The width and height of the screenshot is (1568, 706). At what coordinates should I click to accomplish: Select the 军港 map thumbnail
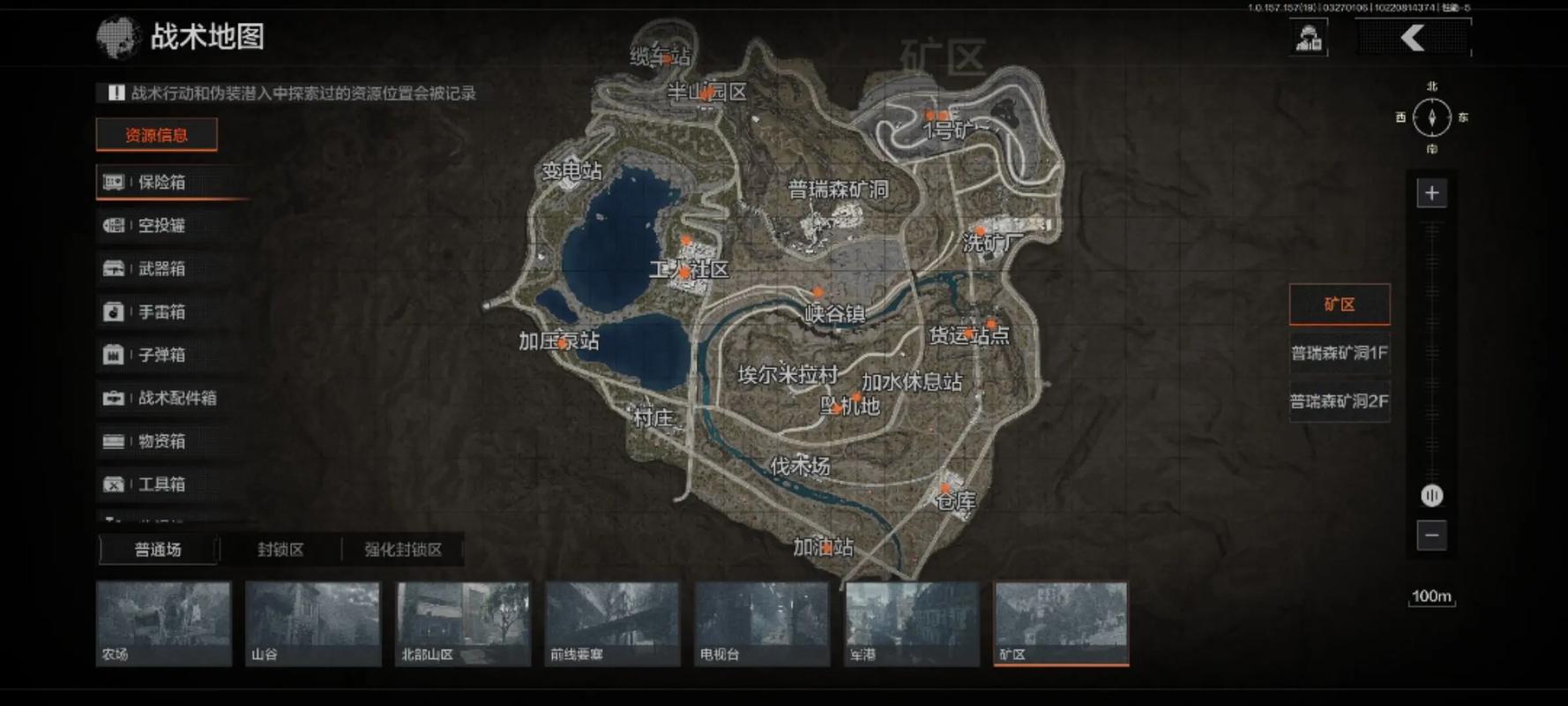click(x=912, y=623)
